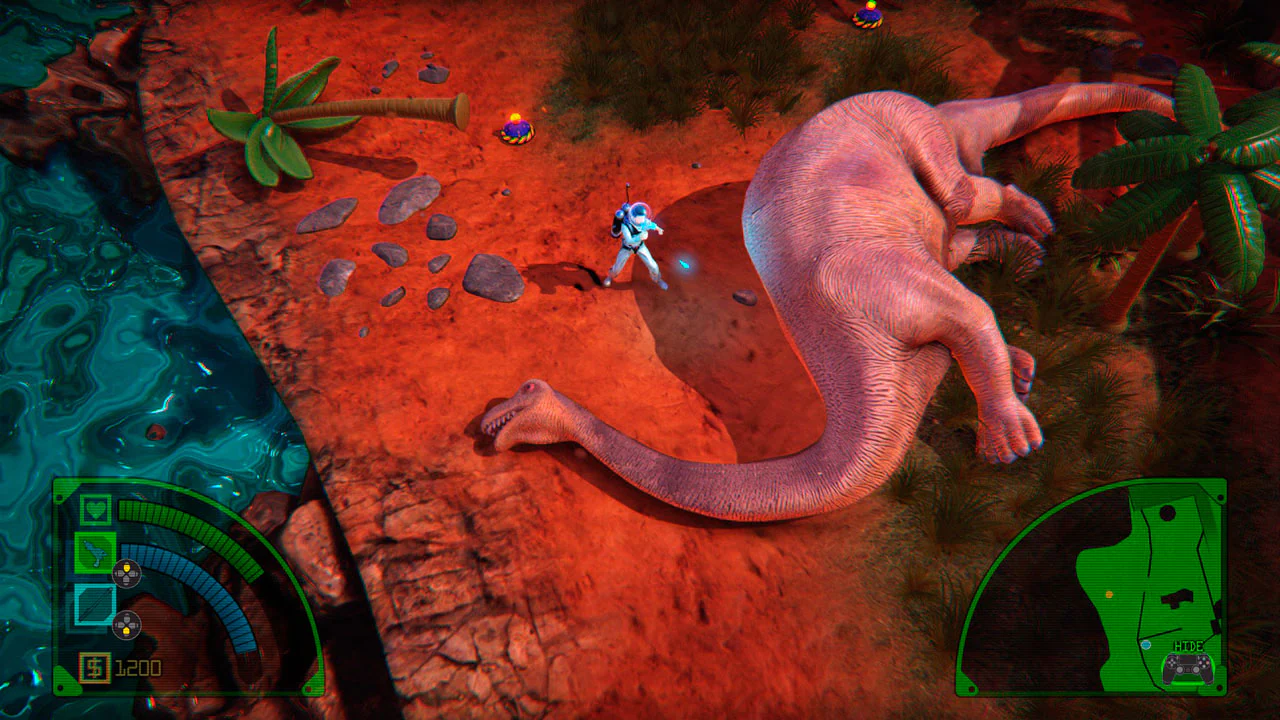
Task: Click the heart health icon
Action: 94,511
